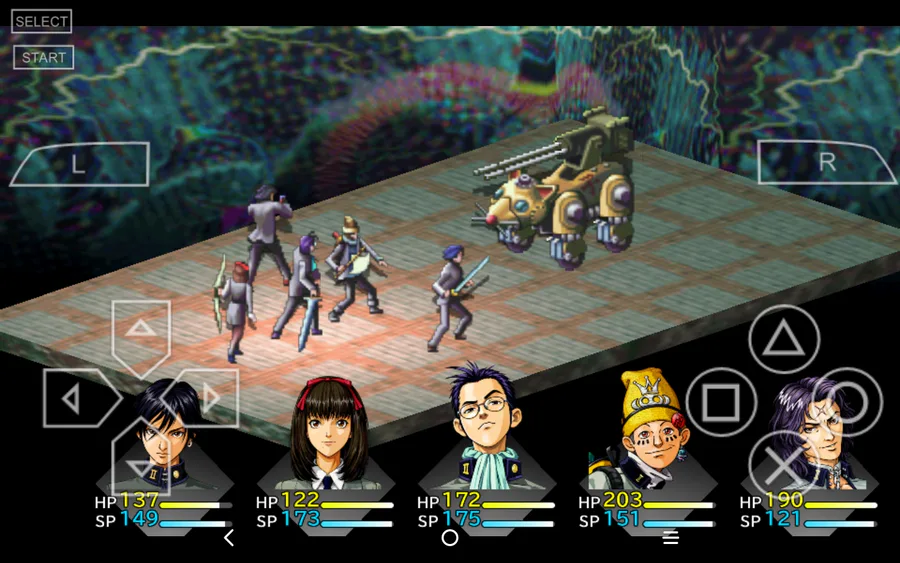This screenshot has height=563, width=900.
Task: Tap the START button
Action: click(x=43, y=57)
